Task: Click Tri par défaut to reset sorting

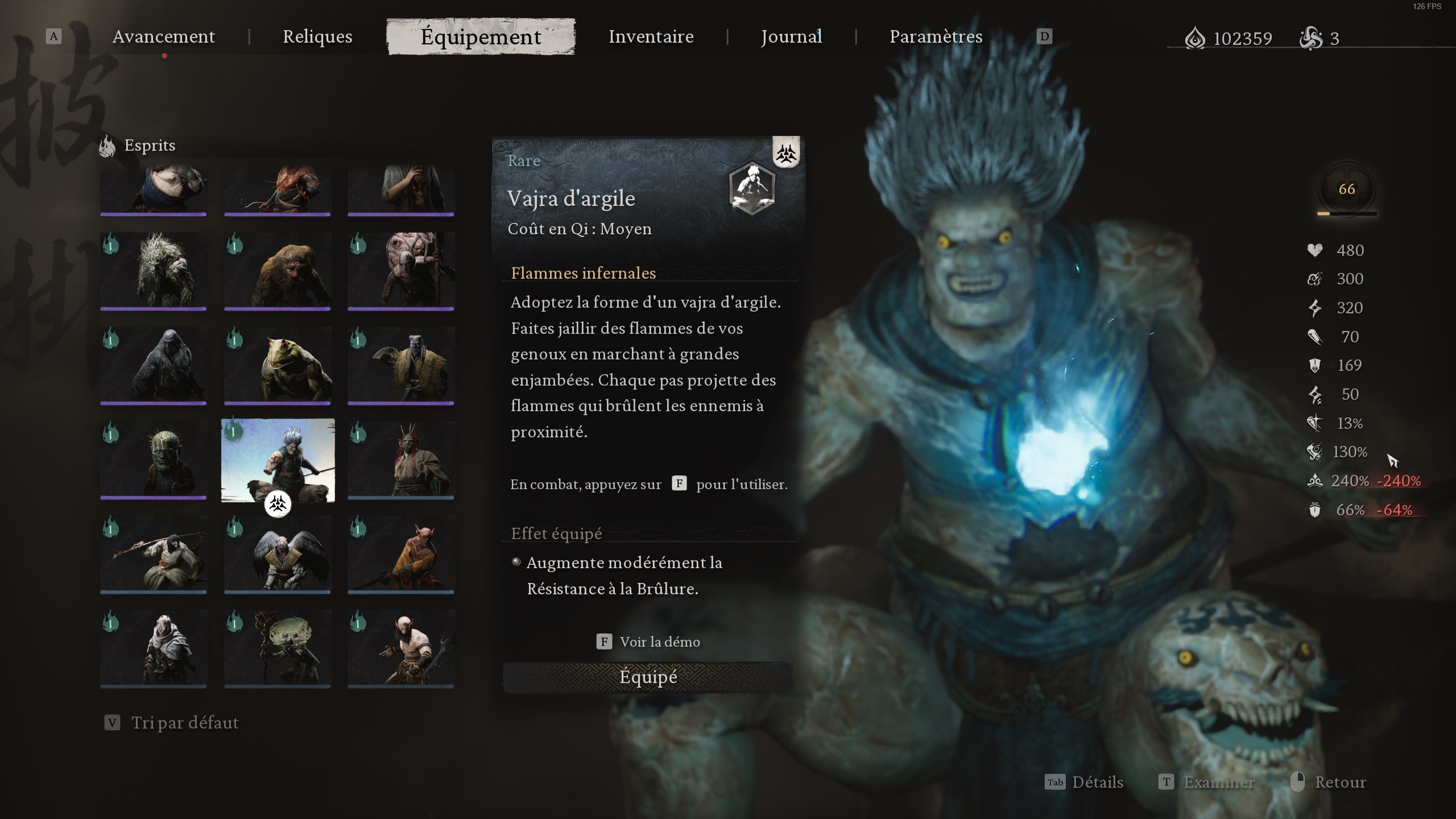Action: (x=185, y=723)
